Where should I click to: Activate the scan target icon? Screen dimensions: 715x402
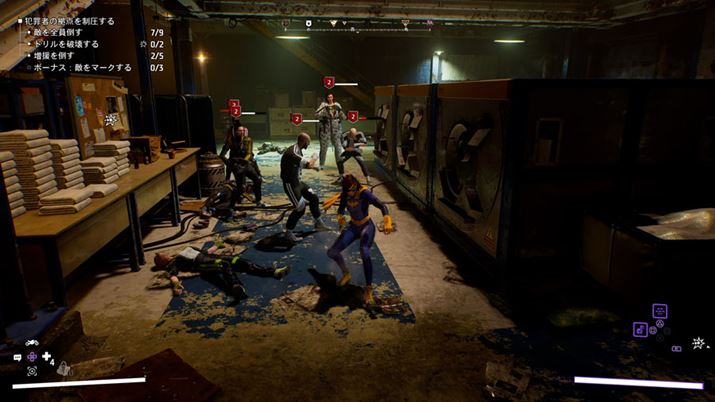[32, 371]
